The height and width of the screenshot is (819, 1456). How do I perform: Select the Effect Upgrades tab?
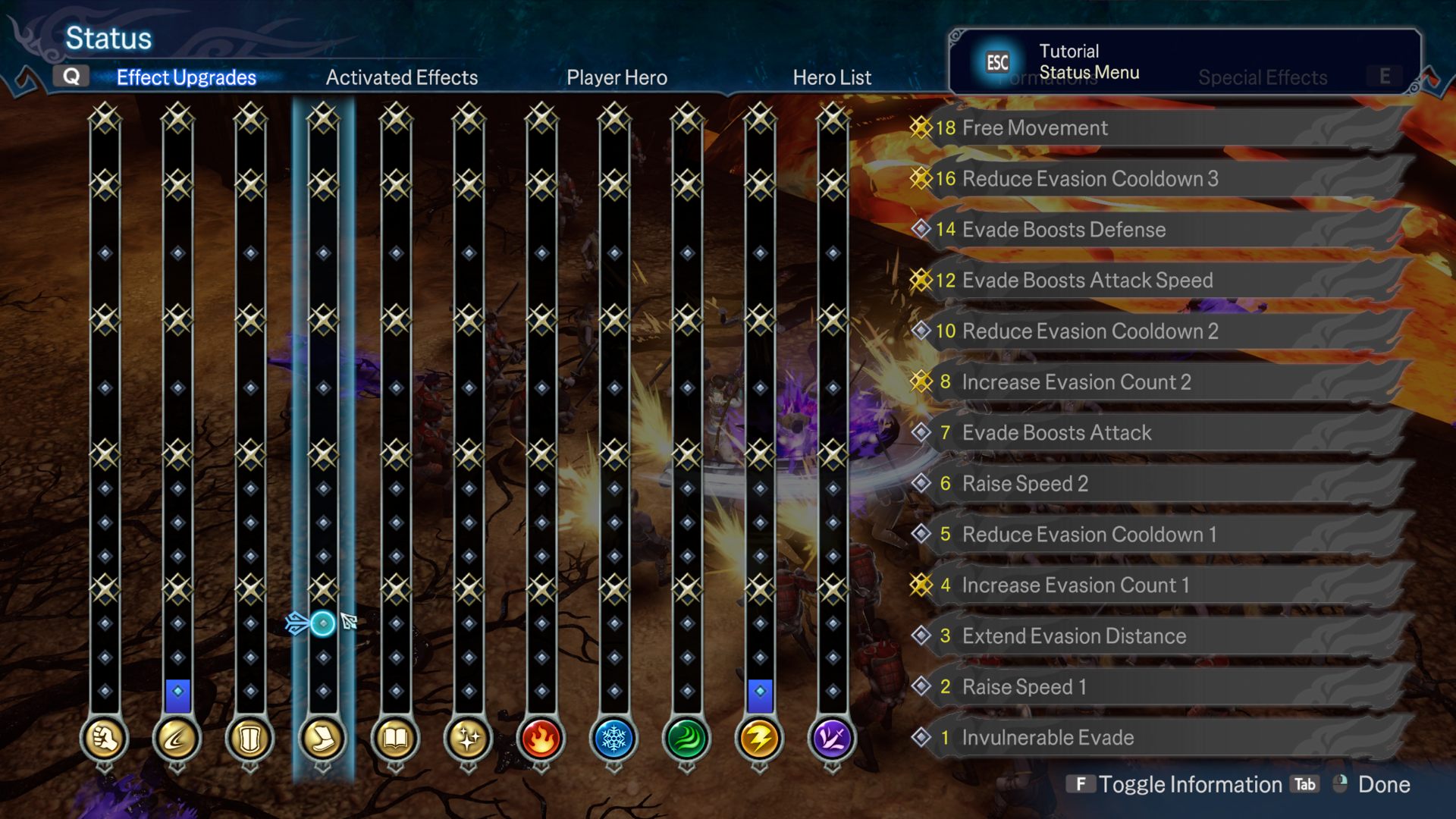coord(186,77)
